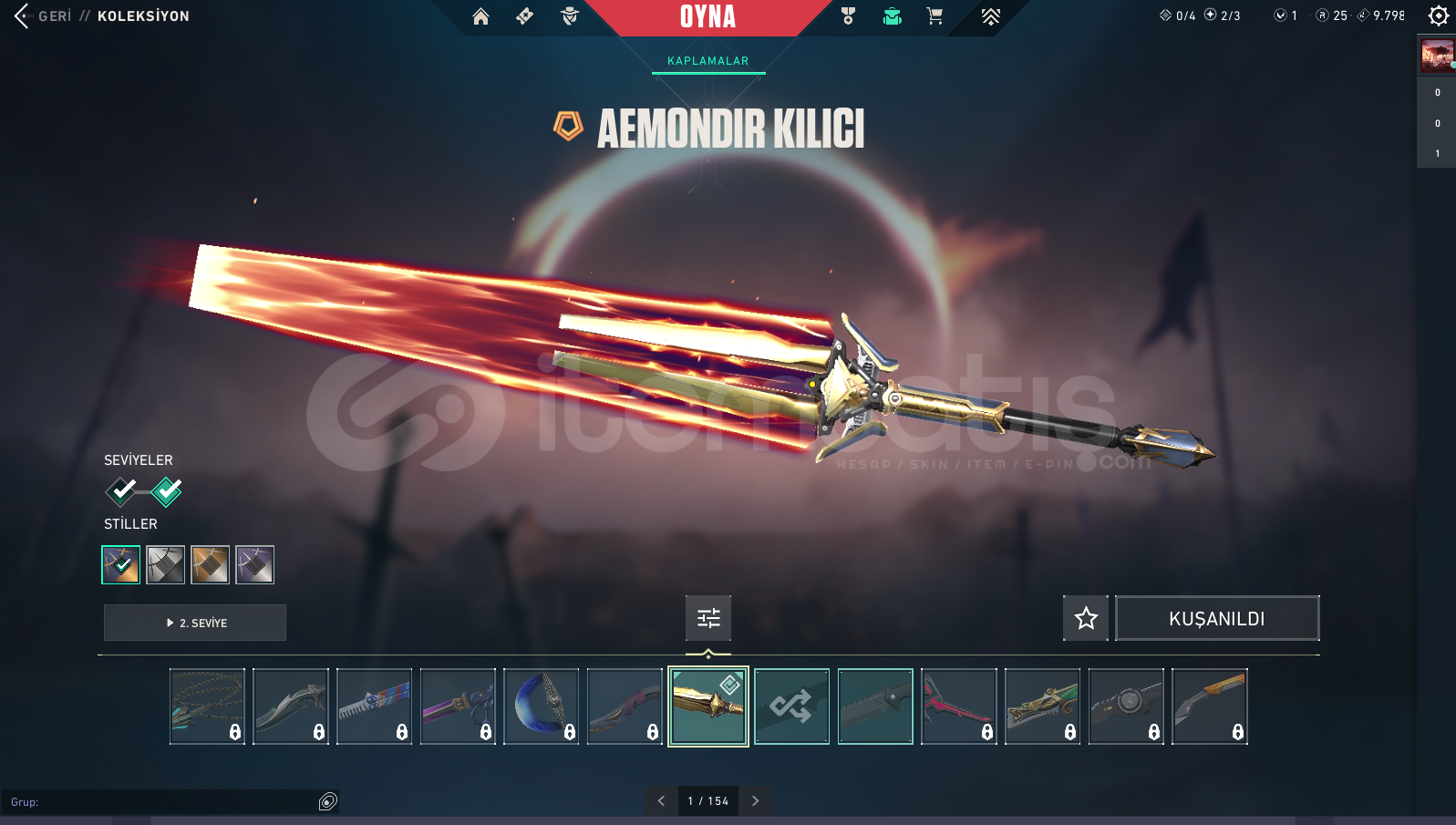Go back with the GERİ arrow
Image resolution: width=1456 pixels, height=825 pixels.
pyautogui.click(x=23, y=15)
